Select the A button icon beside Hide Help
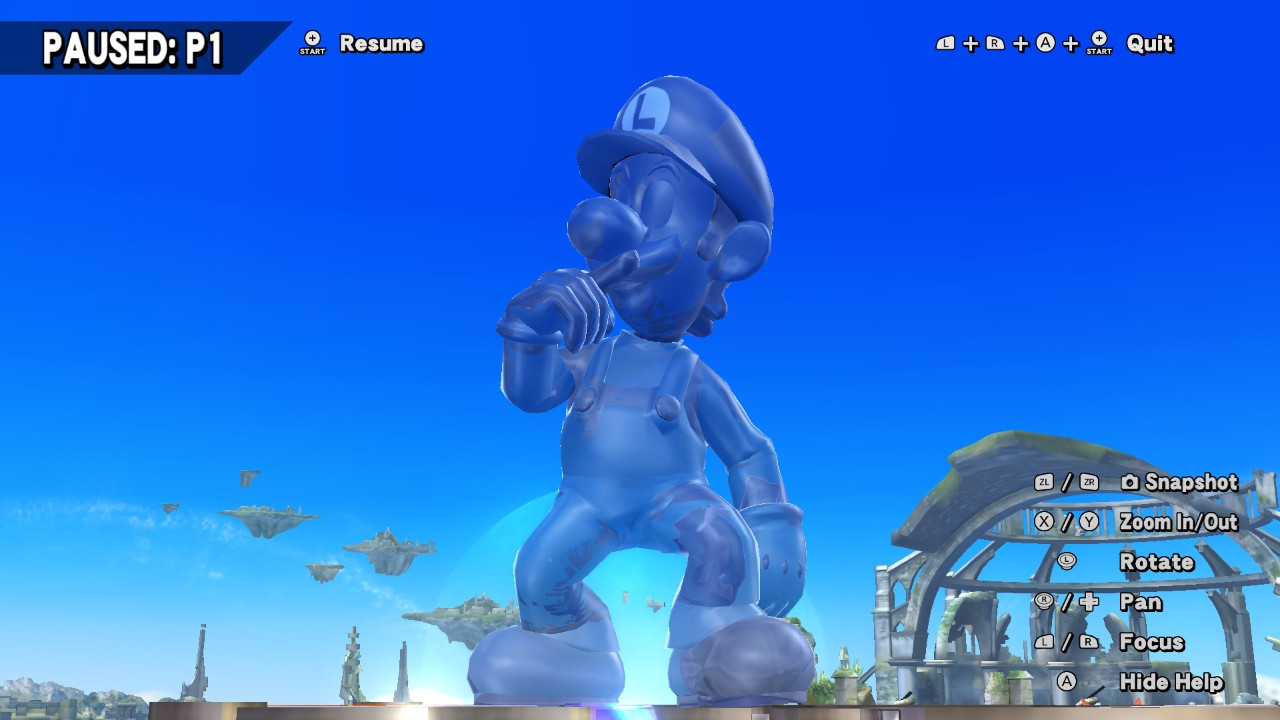 [1067, 680]
